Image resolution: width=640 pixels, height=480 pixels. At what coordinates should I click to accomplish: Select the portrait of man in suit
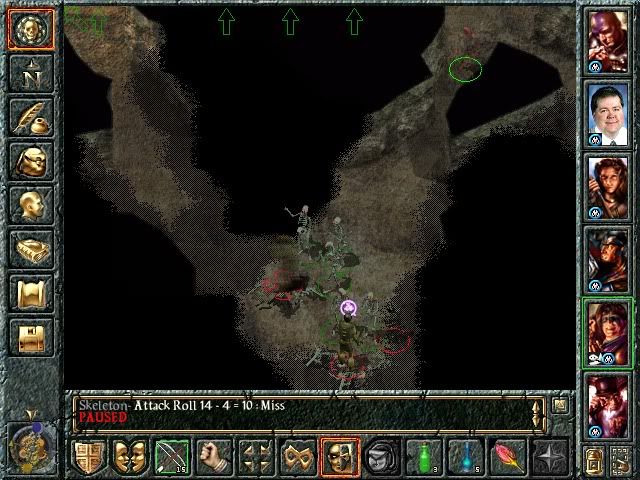607,116
